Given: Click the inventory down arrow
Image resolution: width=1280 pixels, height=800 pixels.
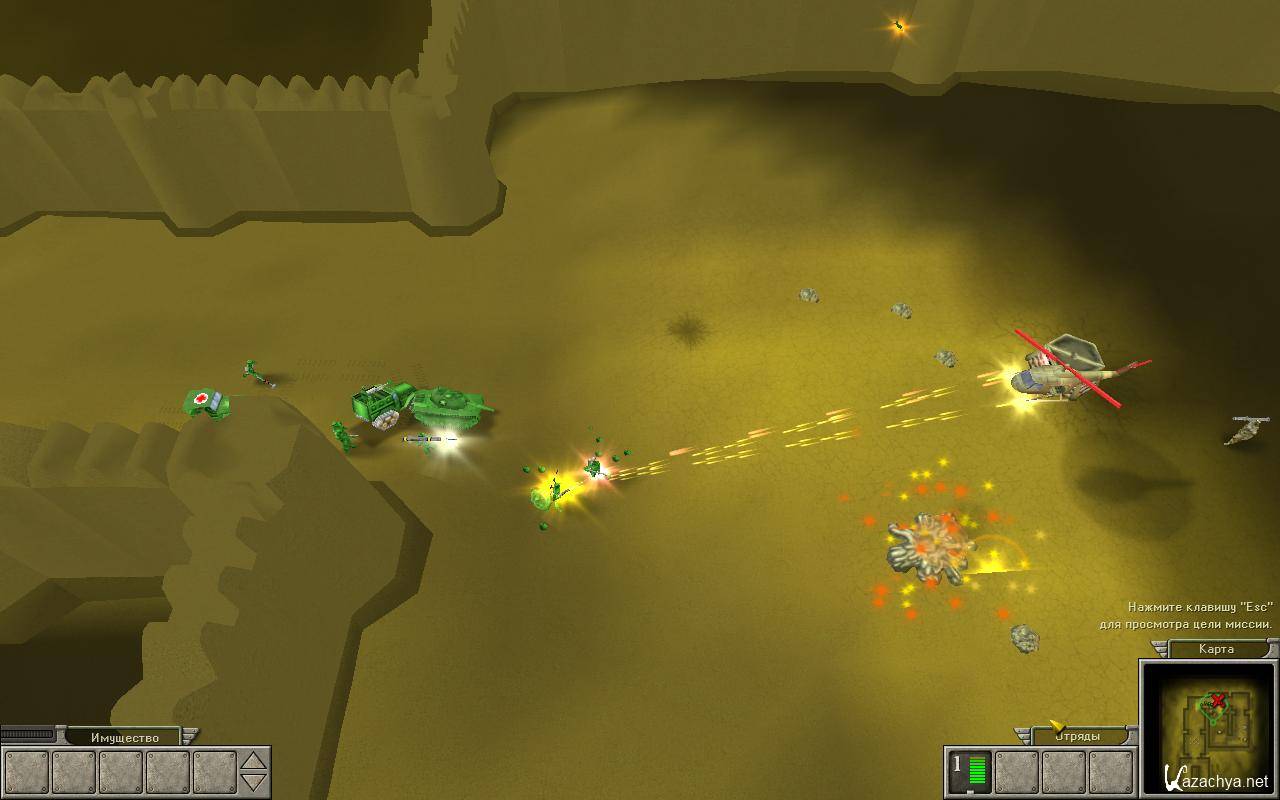Looking at the screenshot, I should (256, 782).
